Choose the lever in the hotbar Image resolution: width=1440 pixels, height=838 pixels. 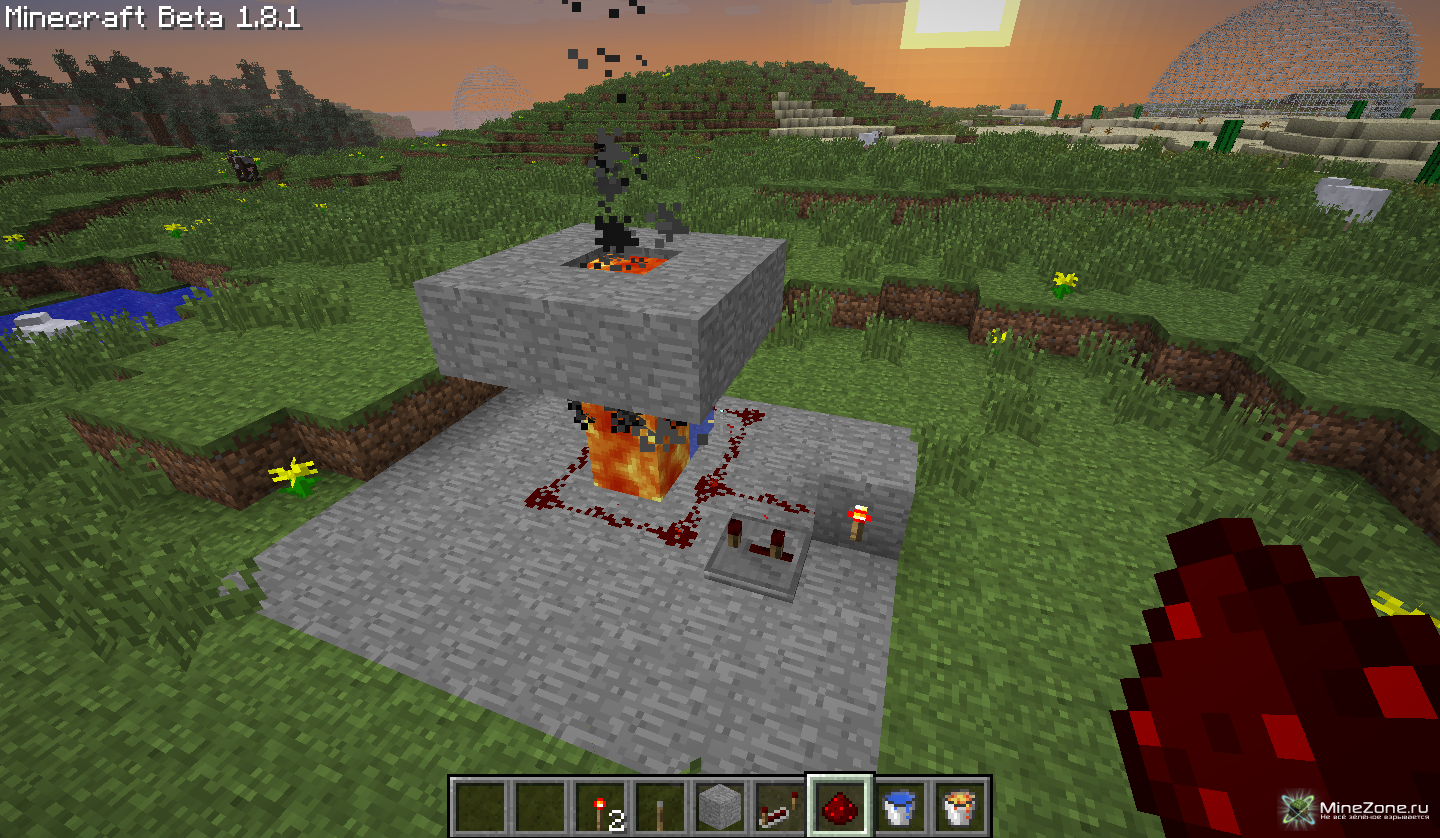[660, 806]
